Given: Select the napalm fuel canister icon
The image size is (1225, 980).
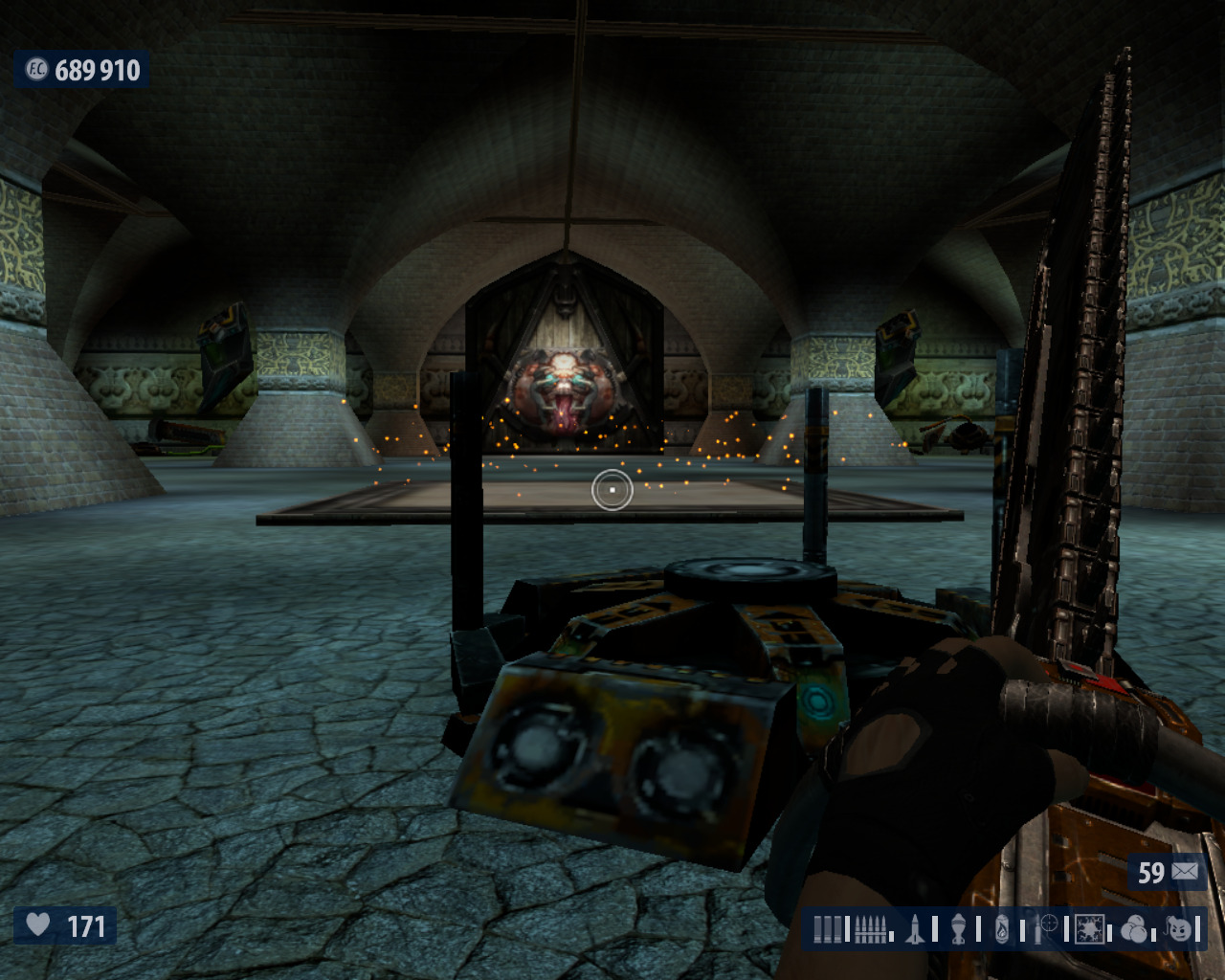Looking at the screenshot, I should (x=1001, y=928).
